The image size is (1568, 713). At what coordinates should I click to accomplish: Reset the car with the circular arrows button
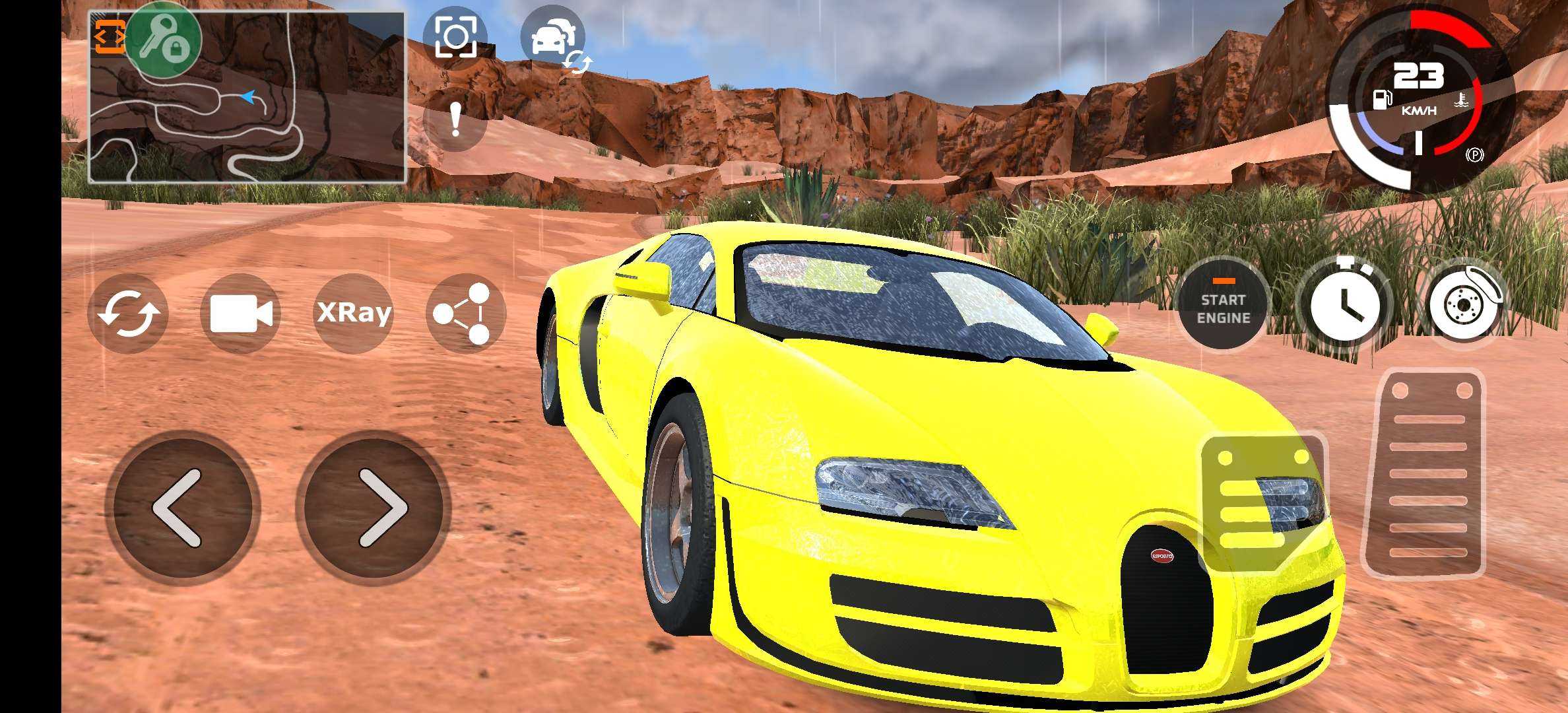pos(129,314)
